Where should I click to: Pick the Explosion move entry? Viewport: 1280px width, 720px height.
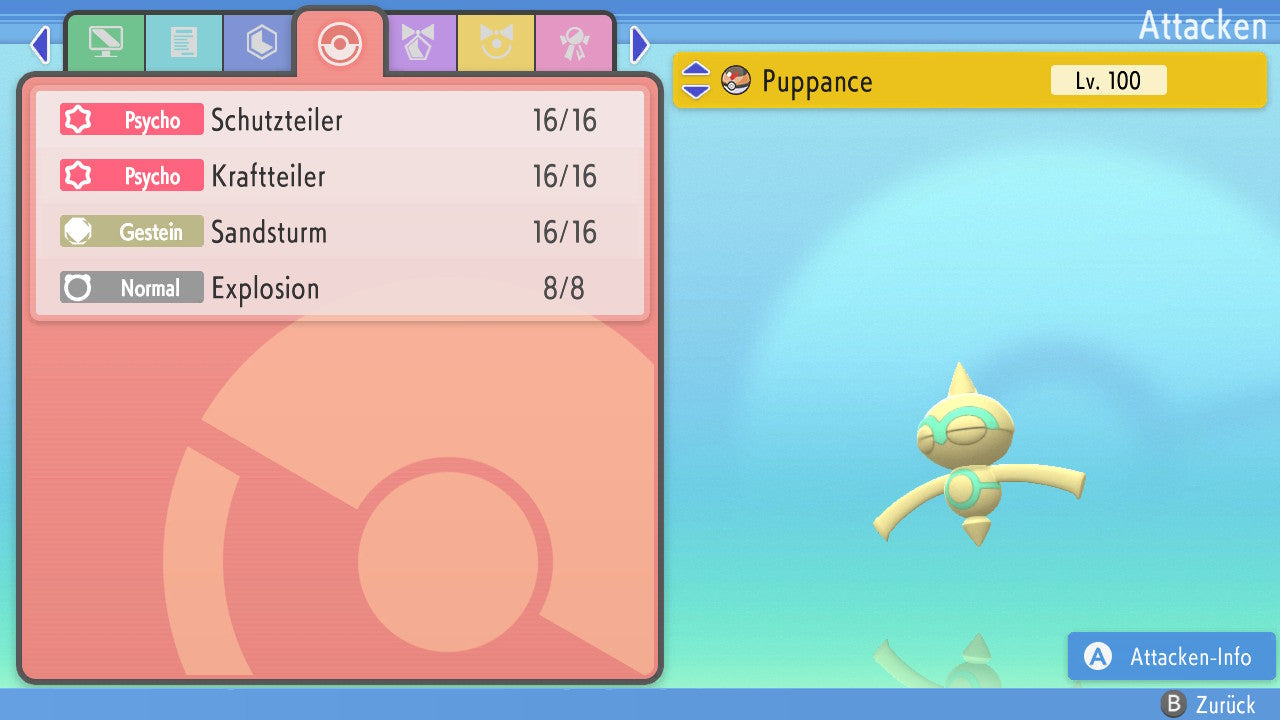pyautogui.click(x=340, y=289)
